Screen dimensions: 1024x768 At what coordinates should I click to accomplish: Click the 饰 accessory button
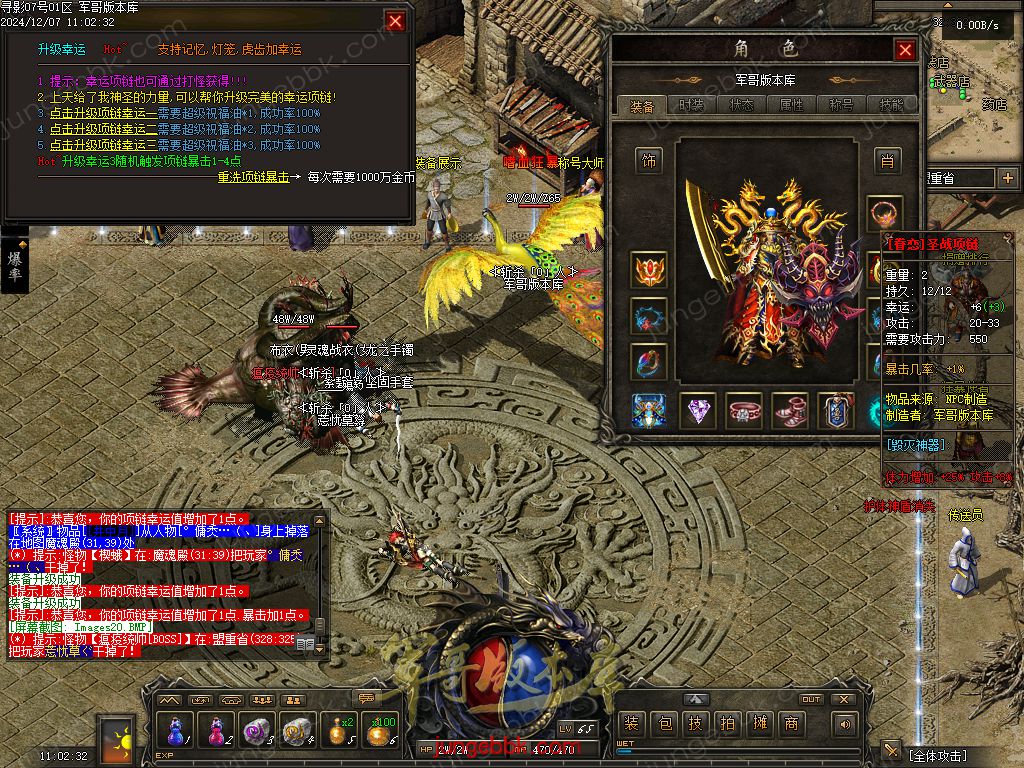click(x=648, y=160)
